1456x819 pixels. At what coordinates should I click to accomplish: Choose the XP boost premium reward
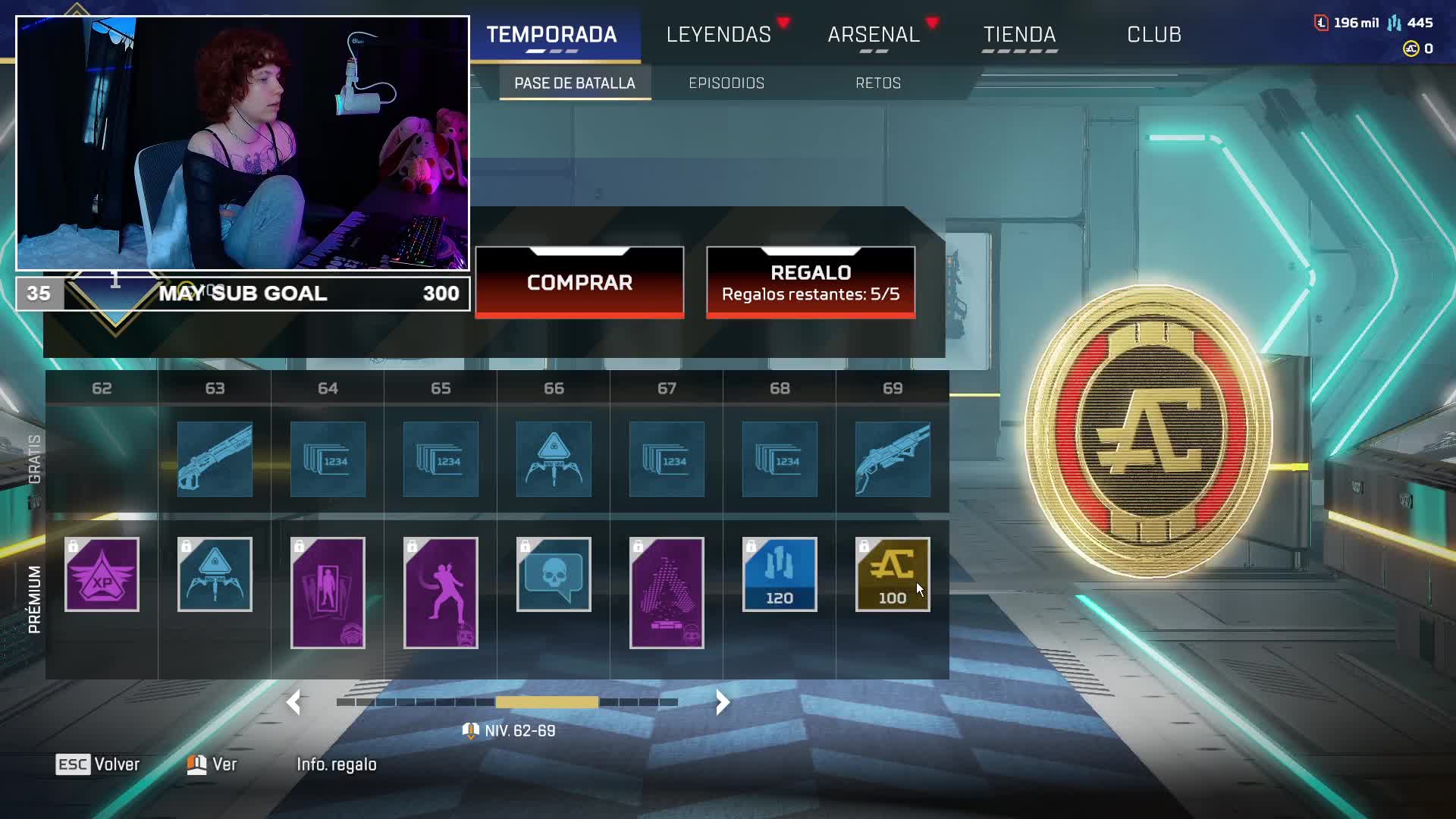point(102,574)
